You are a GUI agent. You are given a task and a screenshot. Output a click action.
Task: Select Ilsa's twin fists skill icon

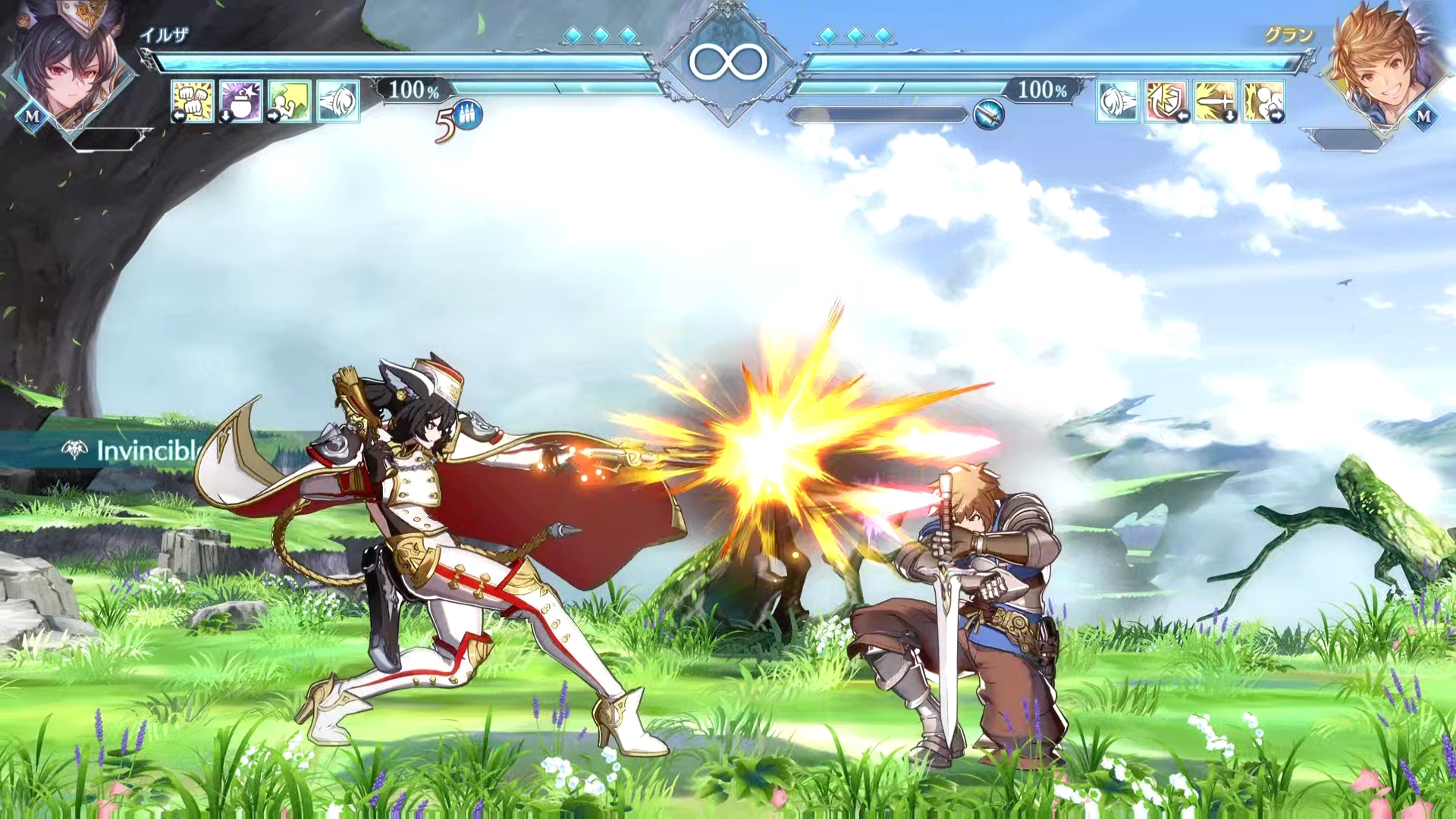(193, 101)
